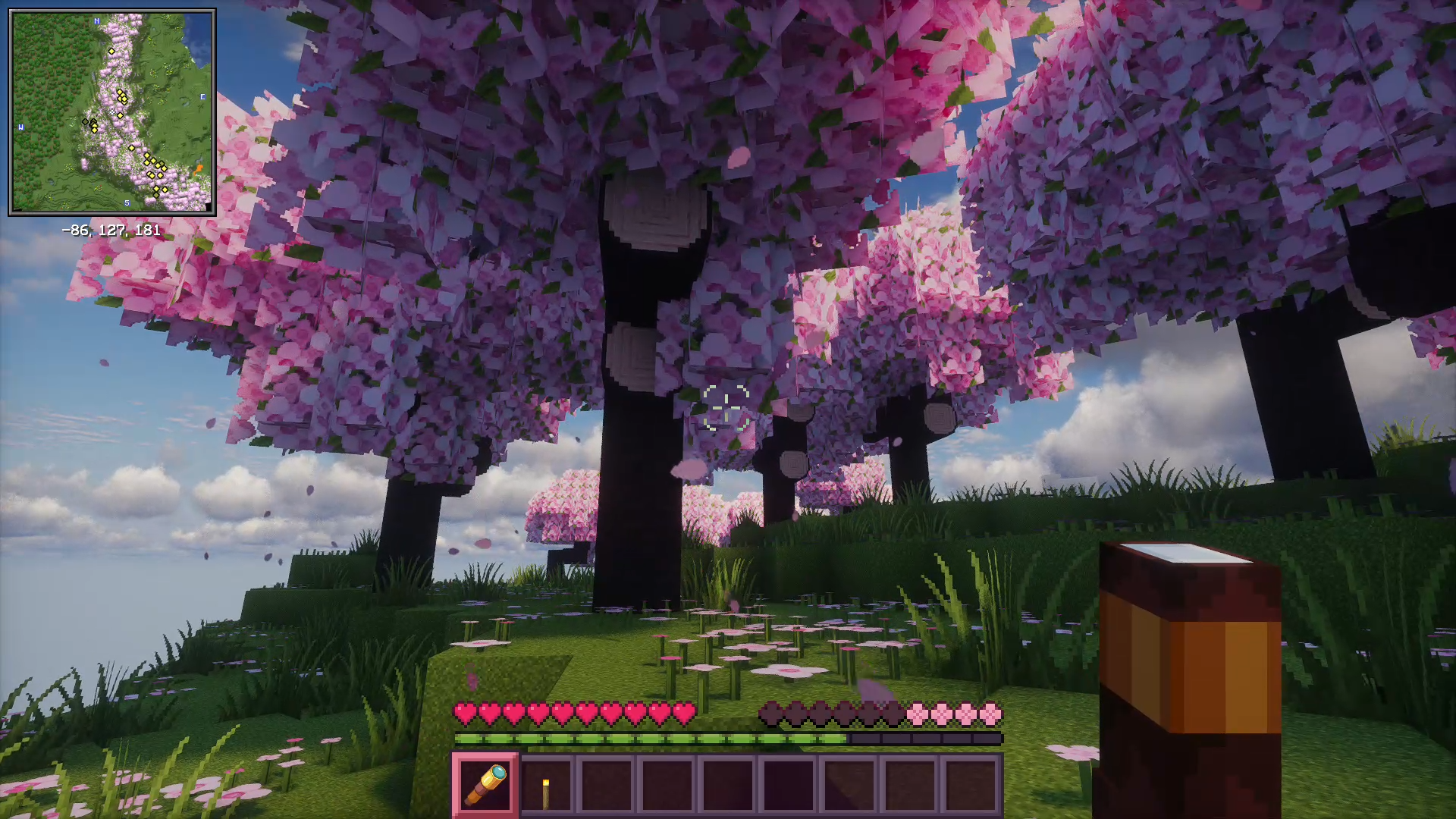This screenshot has width=1456, height=819.
Task: Expand the minimap by clicking its frame
Action: tap(114, 10)
